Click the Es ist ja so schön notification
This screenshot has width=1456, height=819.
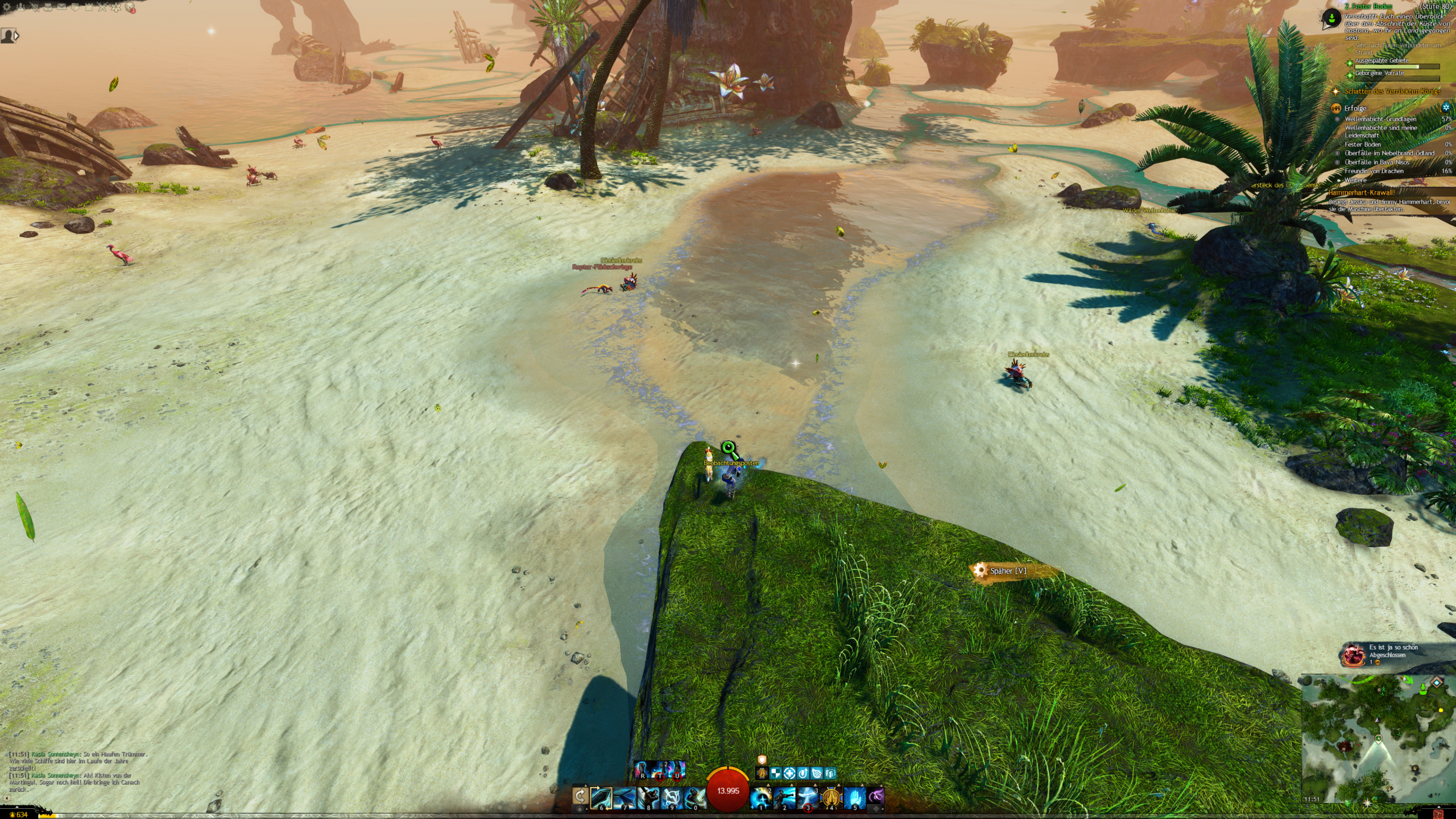click(x=1393, y=651)
